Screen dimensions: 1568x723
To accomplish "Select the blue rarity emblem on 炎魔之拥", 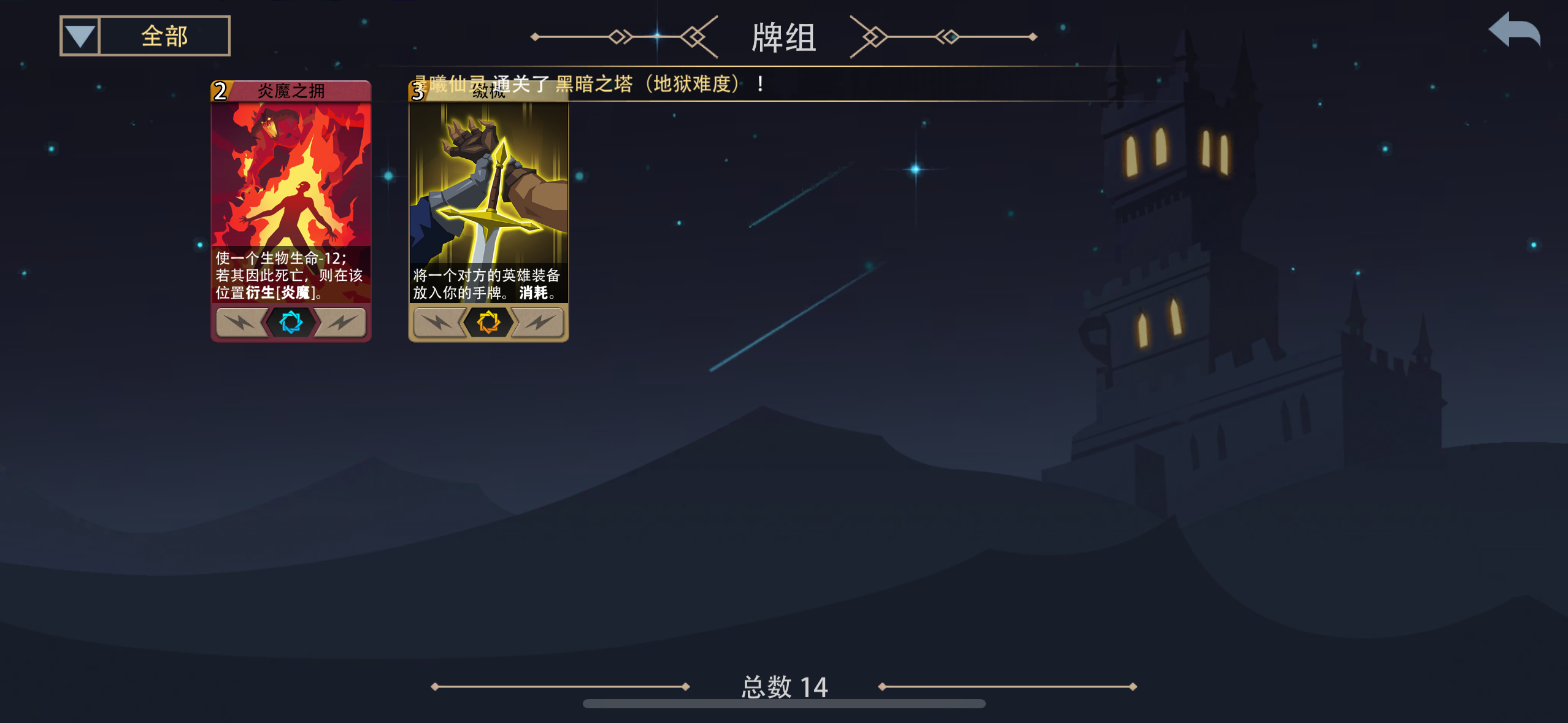I will pos(291,323).
